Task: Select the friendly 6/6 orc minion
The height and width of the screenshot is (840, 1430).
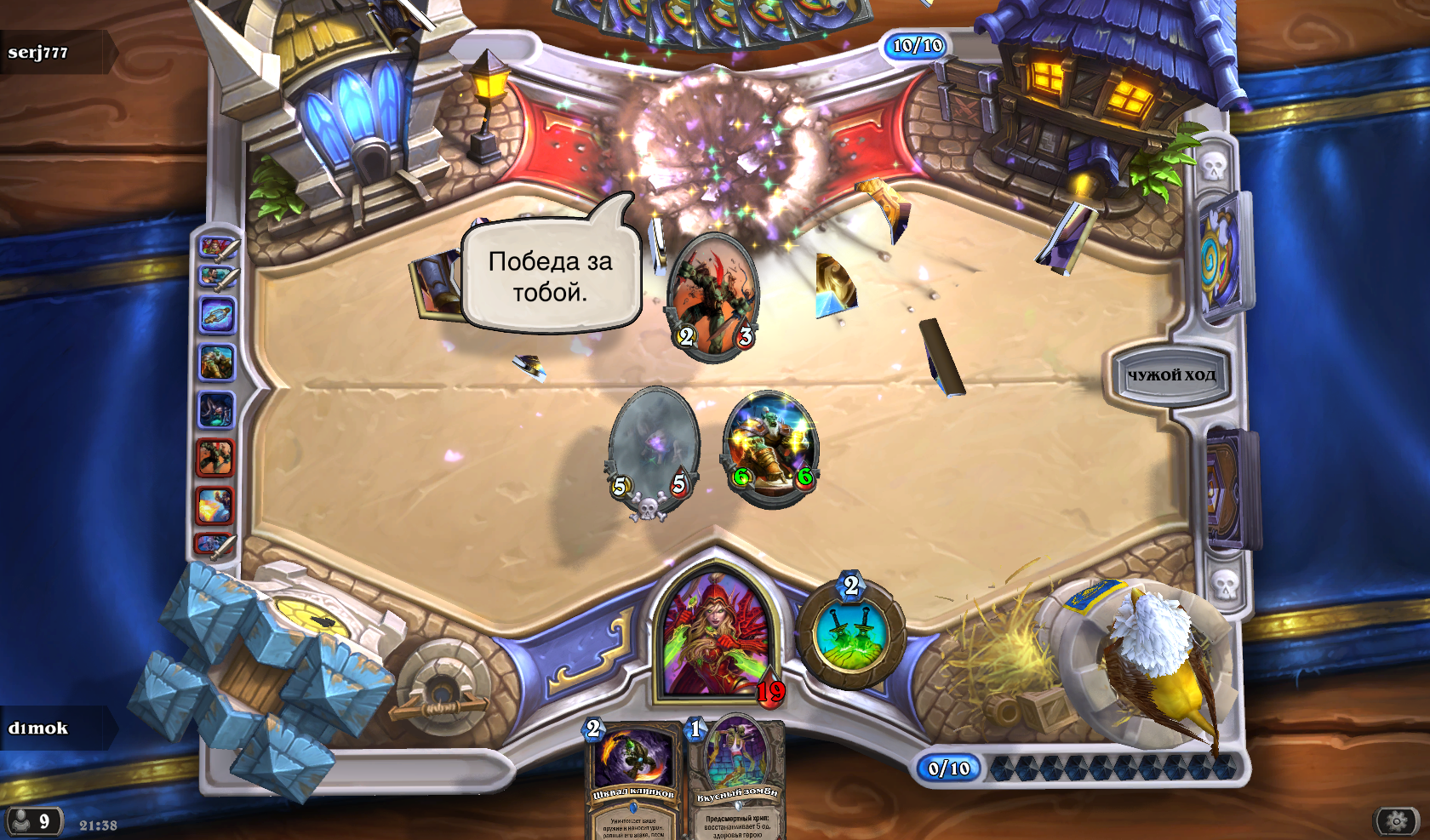Action: (771, 449)
